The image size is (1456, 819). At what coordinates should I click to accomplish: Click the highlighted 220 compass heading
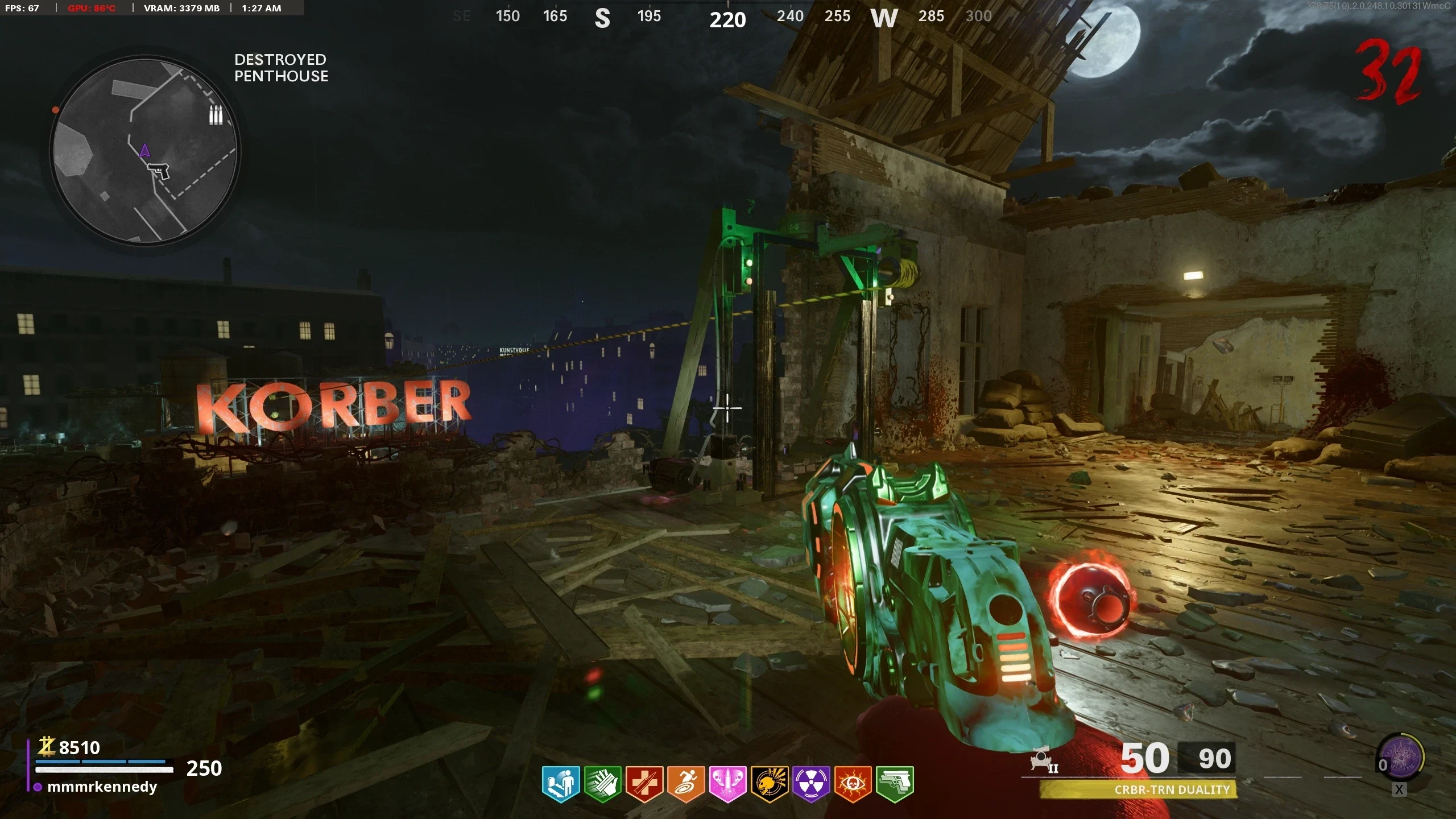click(x=727, y=20)
